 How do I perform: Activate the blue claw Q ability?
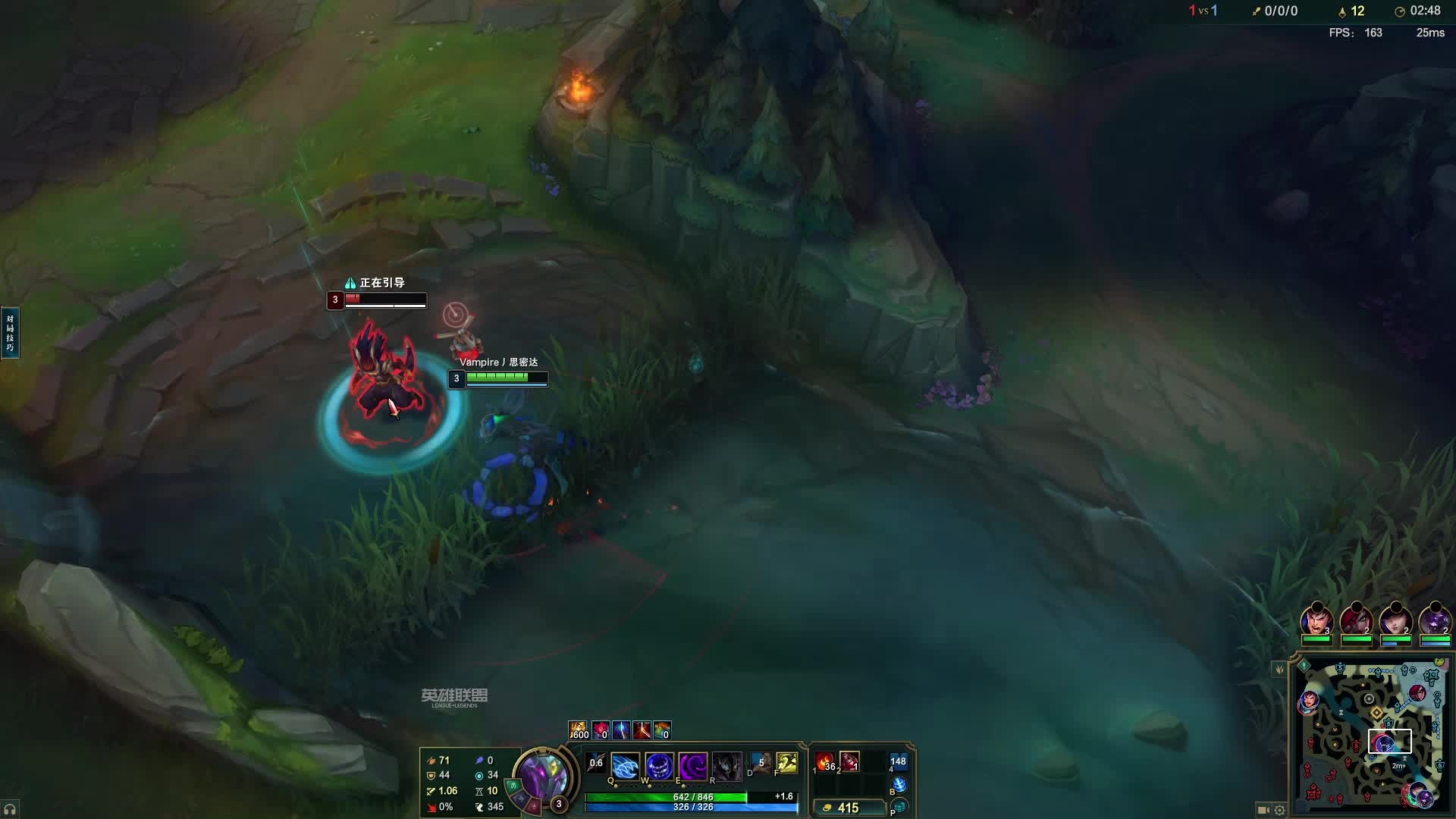click(x=625, y=767)
